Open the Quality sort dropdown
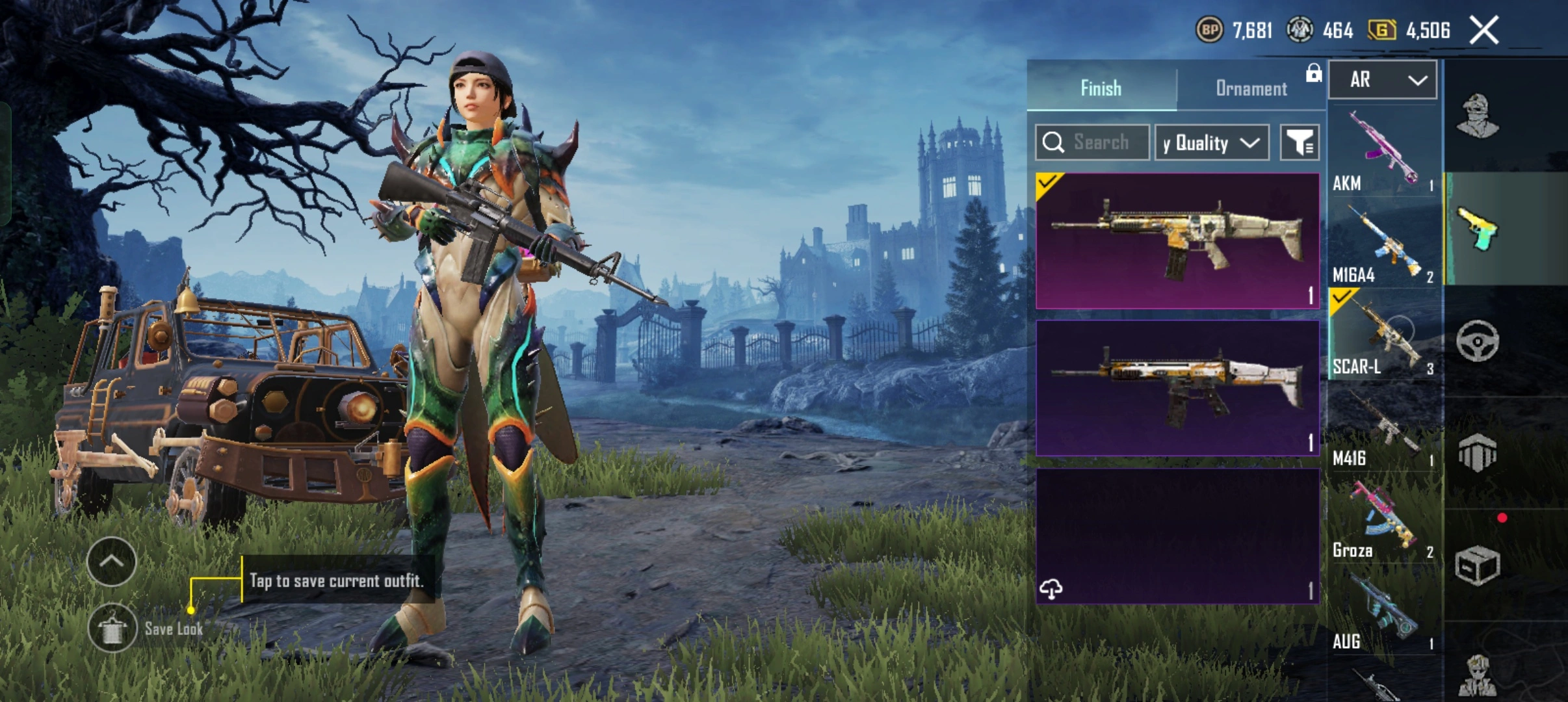 click(1212, 142)
